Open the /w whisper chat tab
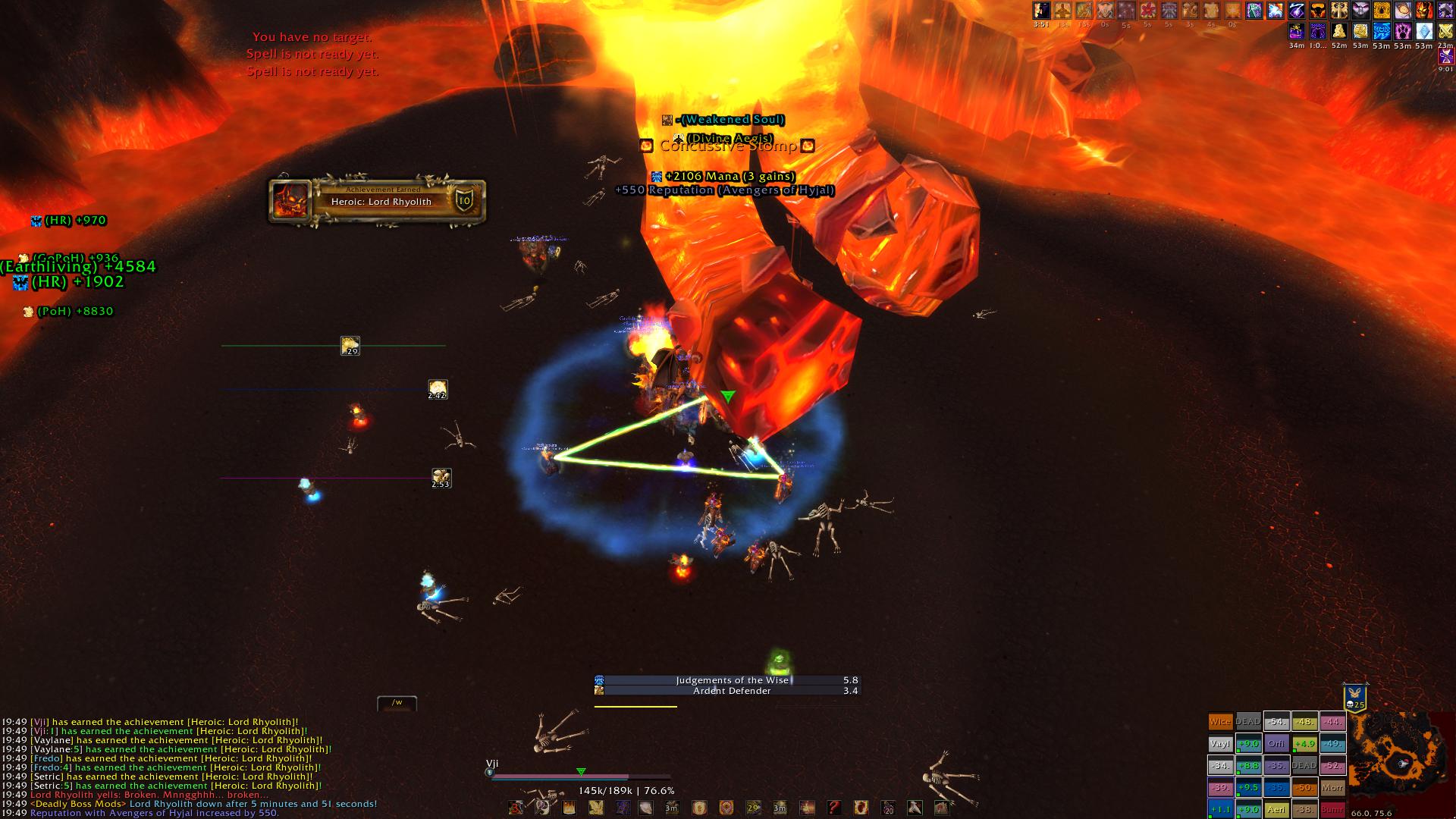The width and height of the screenshot is (1456, 819). tap(397, 703)
